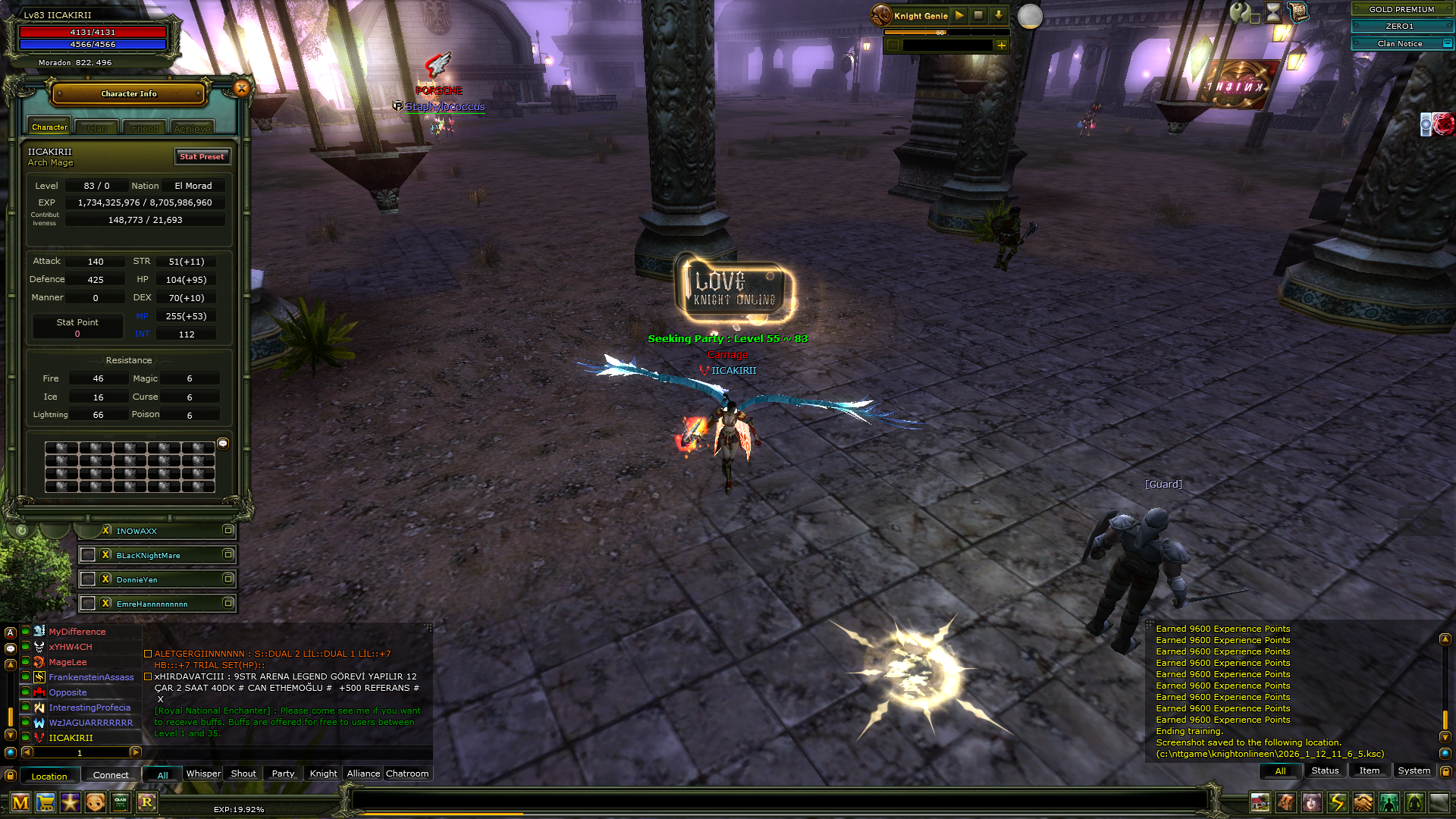
Task: Open the M menu icon
Action: pyautogui.click(x=20, y=802)
